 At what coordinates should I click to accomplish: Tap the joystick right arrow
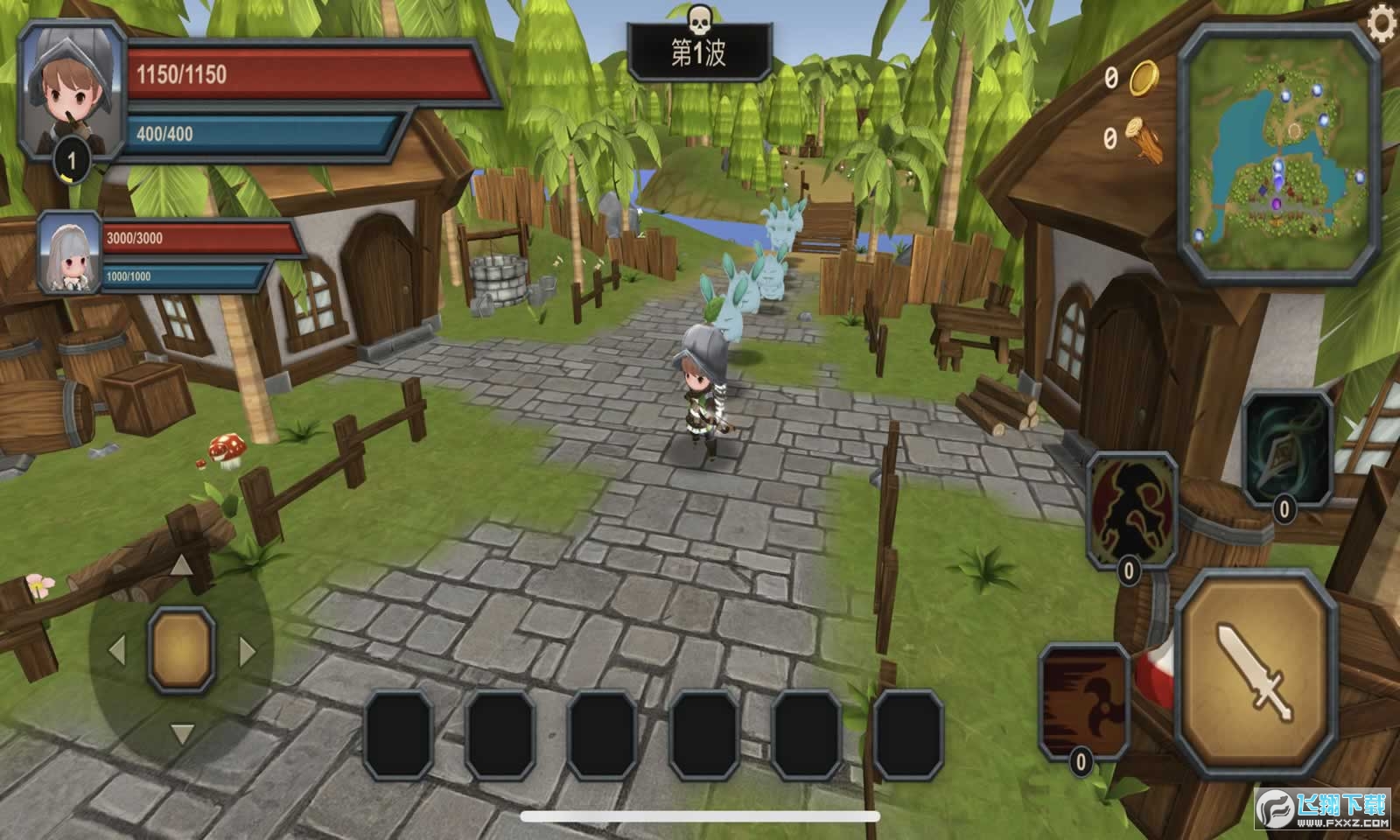248,650
